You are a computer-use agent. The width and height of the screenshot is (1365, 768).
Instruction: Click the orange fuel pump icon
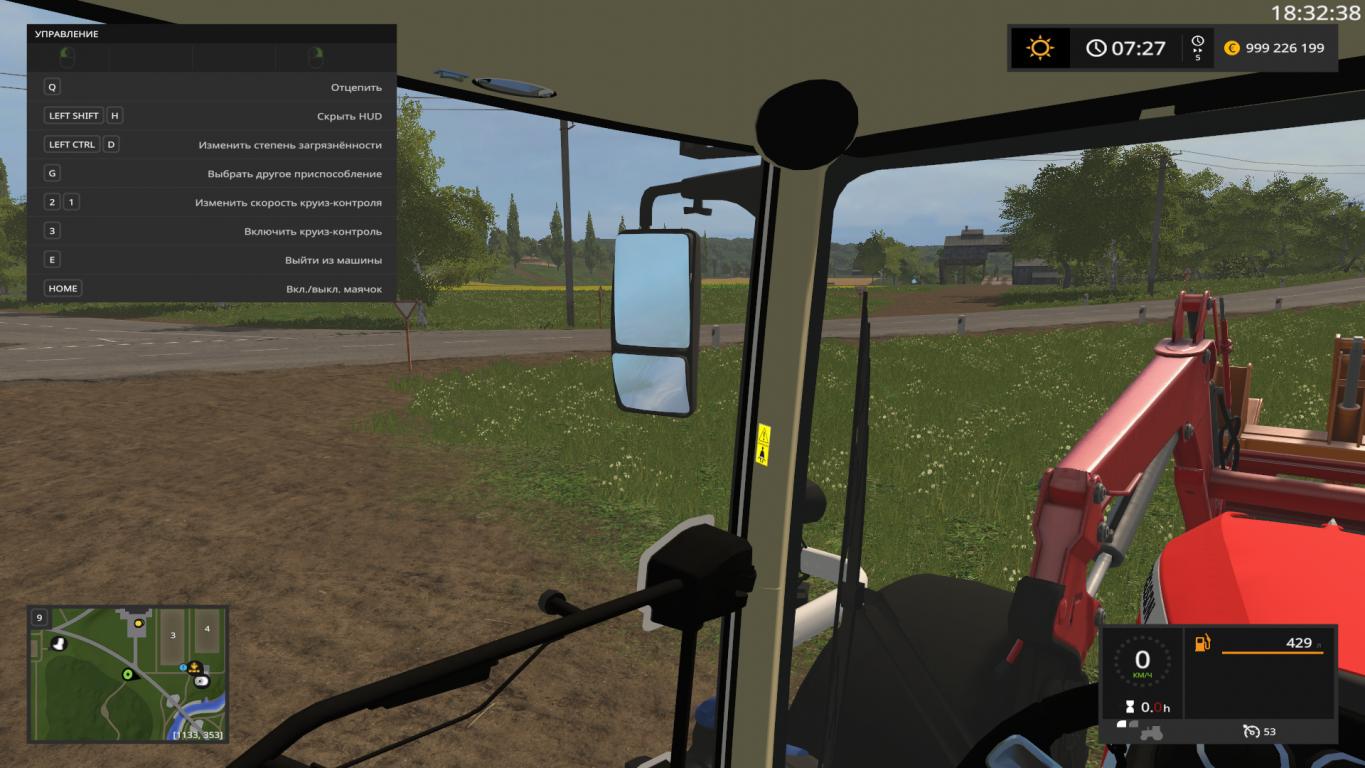point(1203,643)
